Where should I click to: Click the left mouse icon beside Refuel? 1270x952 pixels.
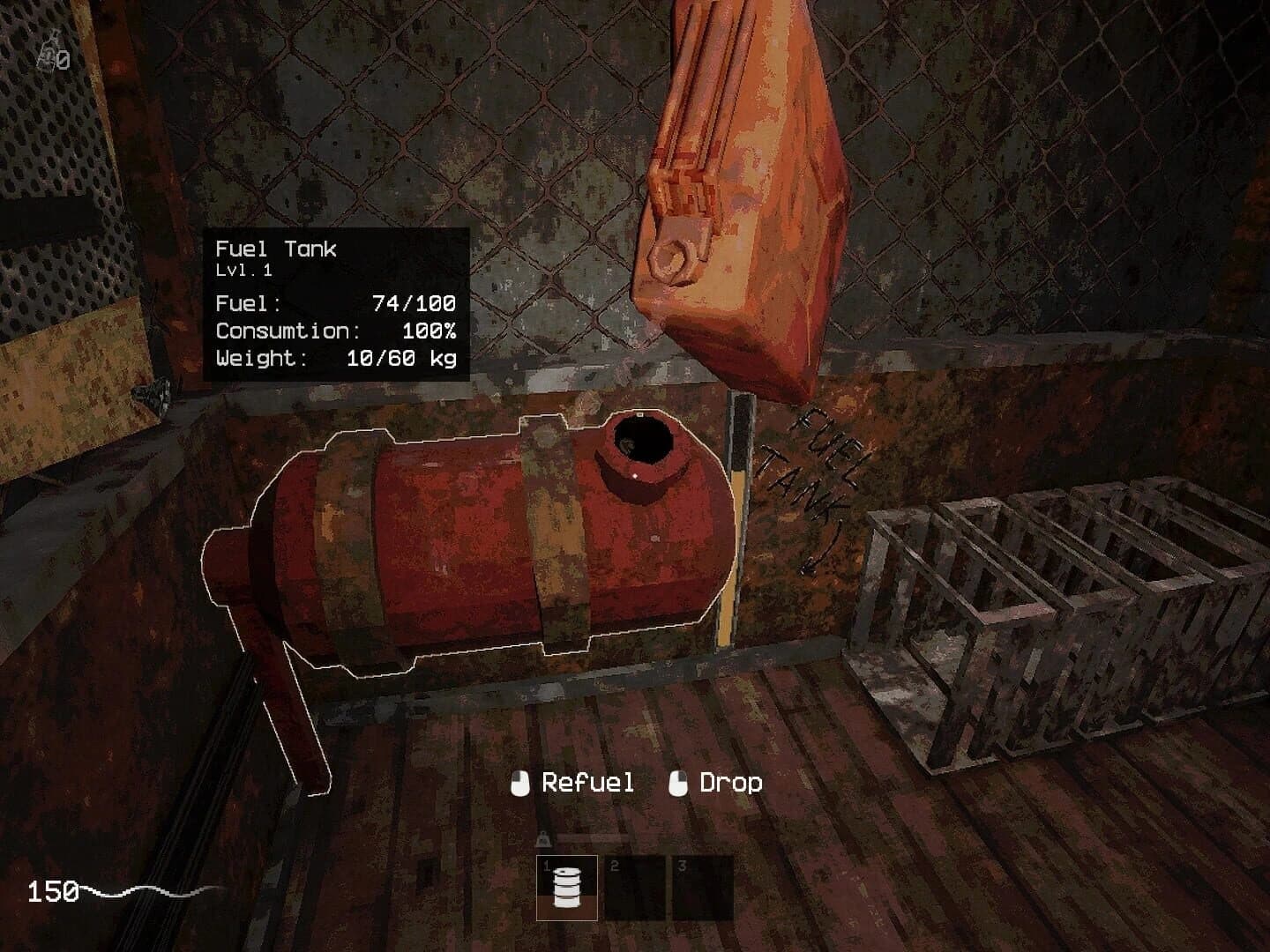520,782
